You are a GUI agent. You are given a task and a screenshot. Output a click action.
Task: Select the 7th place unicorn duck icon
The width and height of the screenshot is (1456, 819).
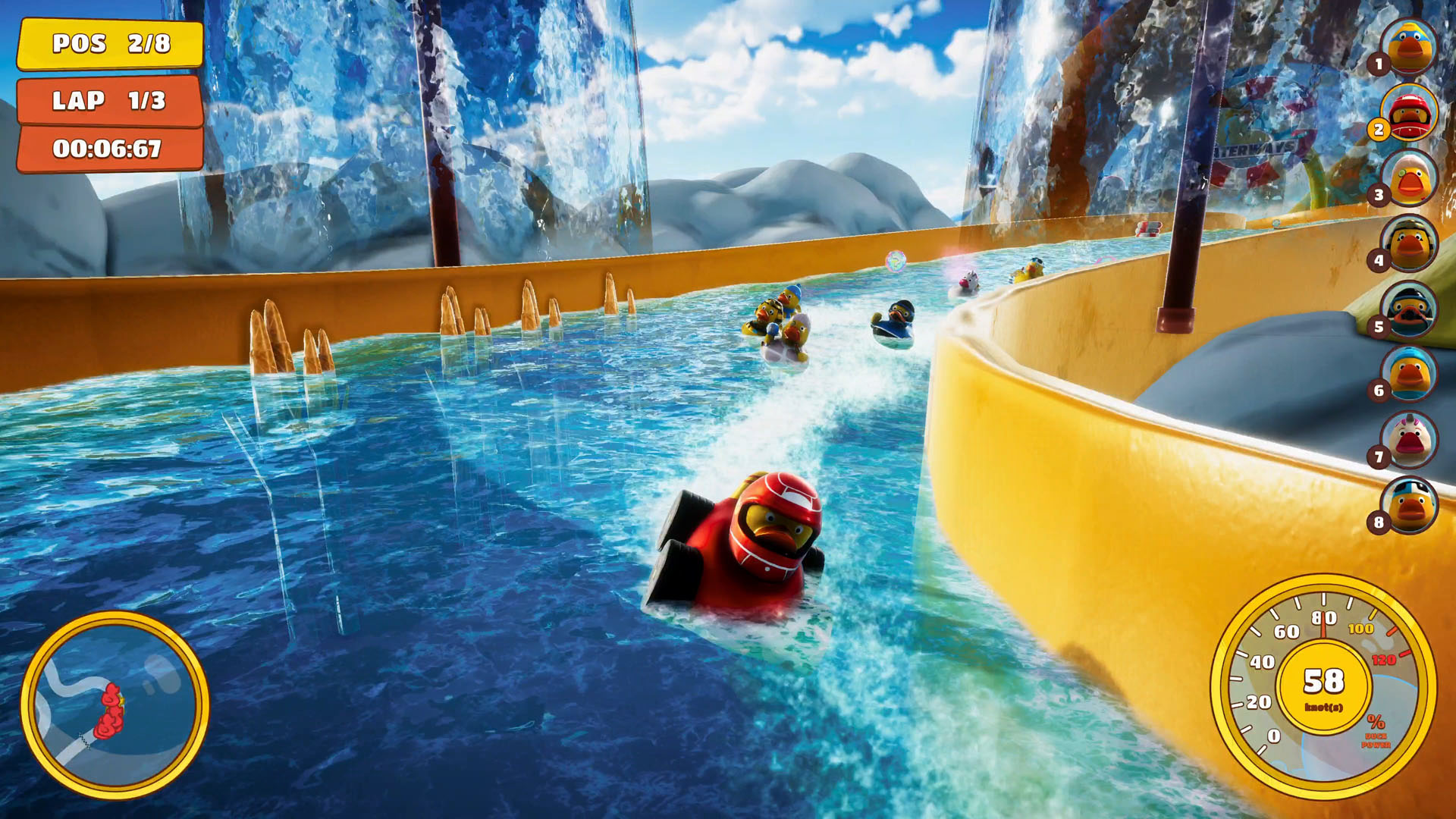coord(1409,438)
